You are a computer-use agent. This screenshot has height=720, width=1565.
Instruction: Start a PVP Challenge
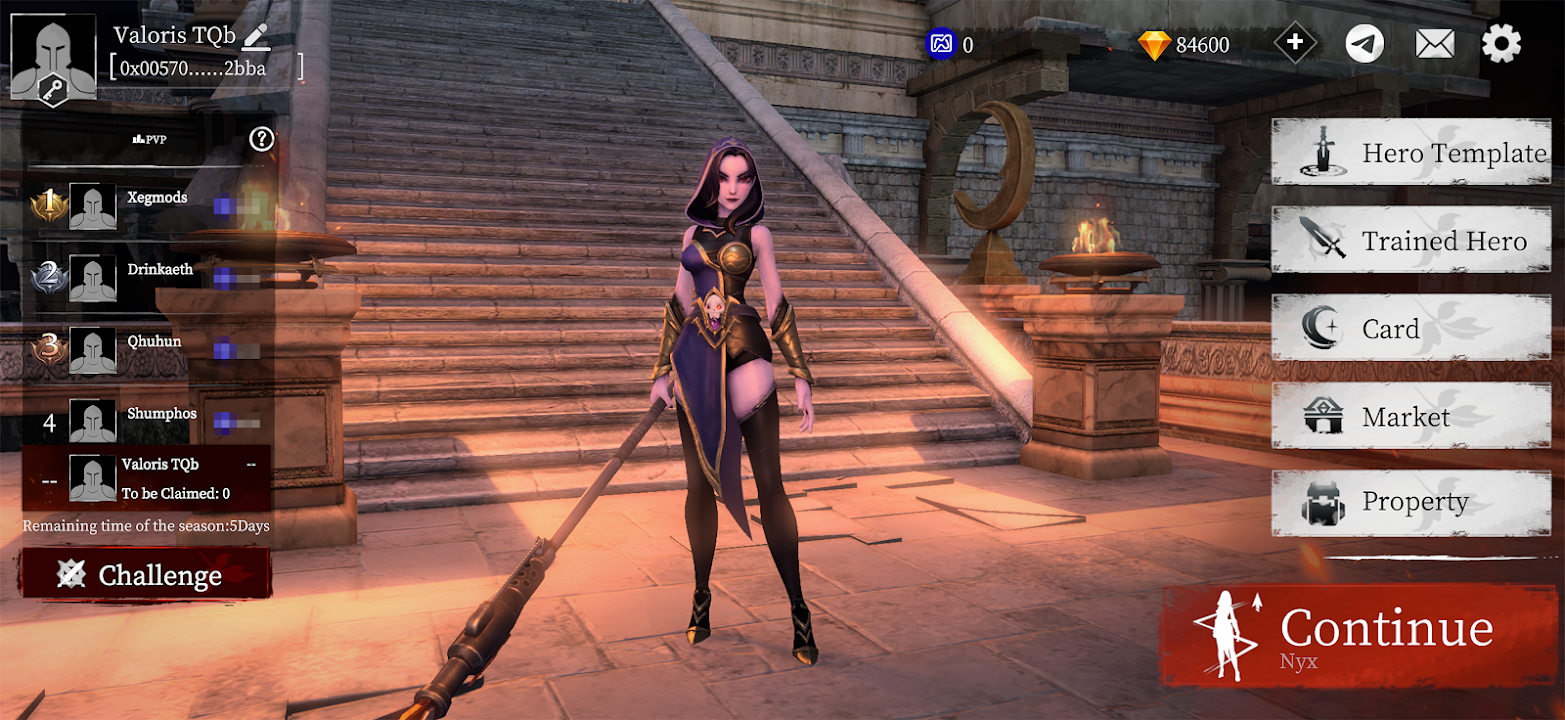(146, 574)
